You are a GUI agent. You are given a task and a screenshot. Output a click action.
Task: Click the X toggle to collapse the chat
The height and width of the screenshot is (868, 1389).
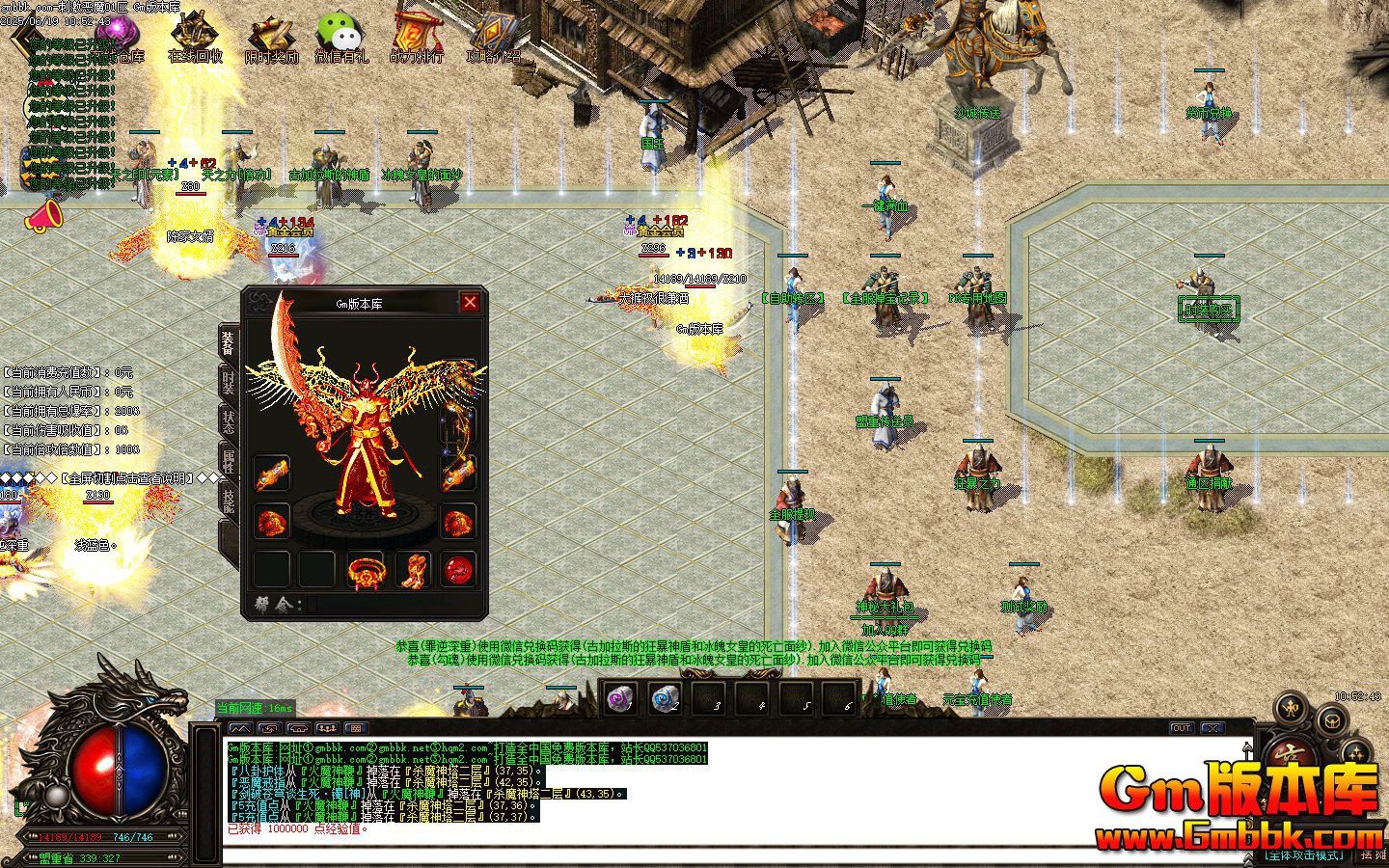[1212, 727]
